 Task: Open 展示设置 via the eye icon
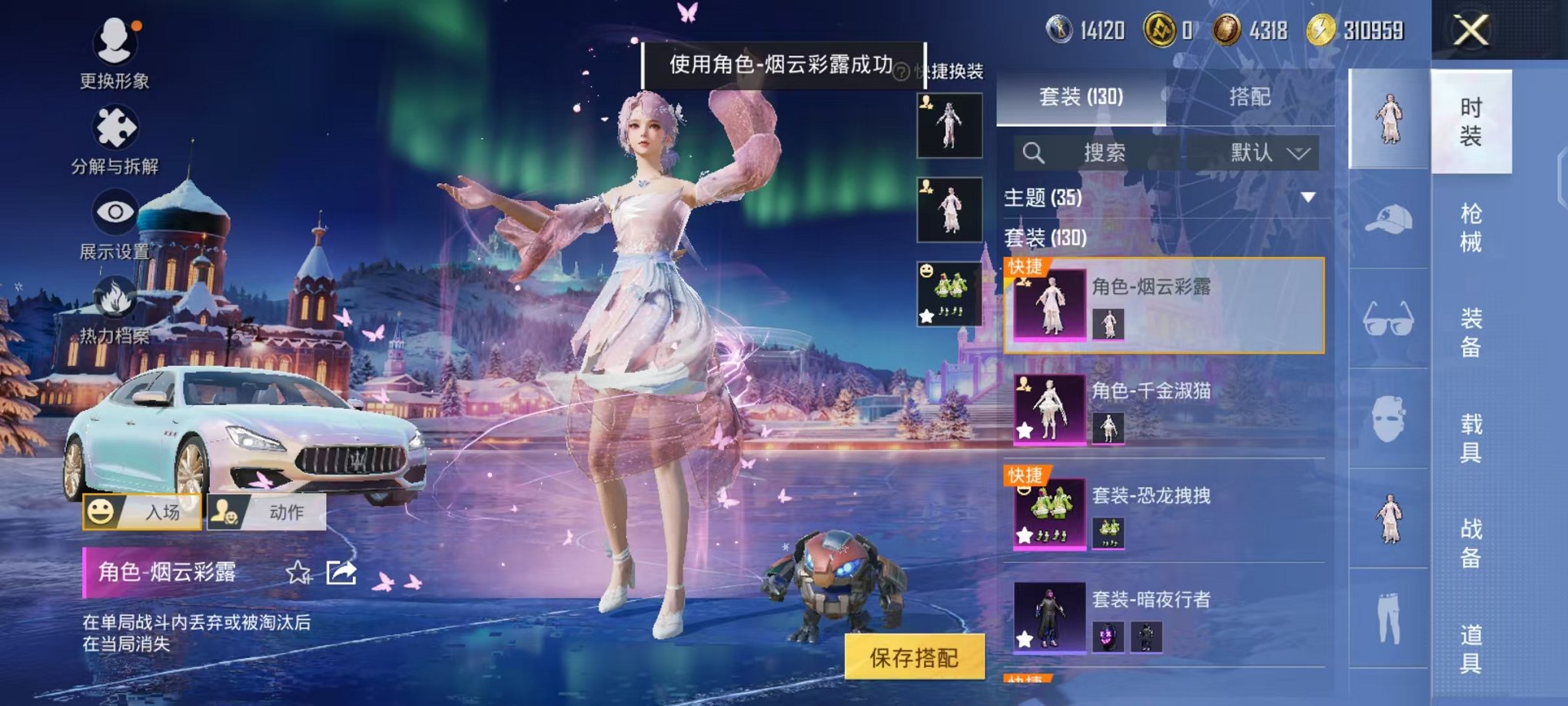tap(114, 209)
